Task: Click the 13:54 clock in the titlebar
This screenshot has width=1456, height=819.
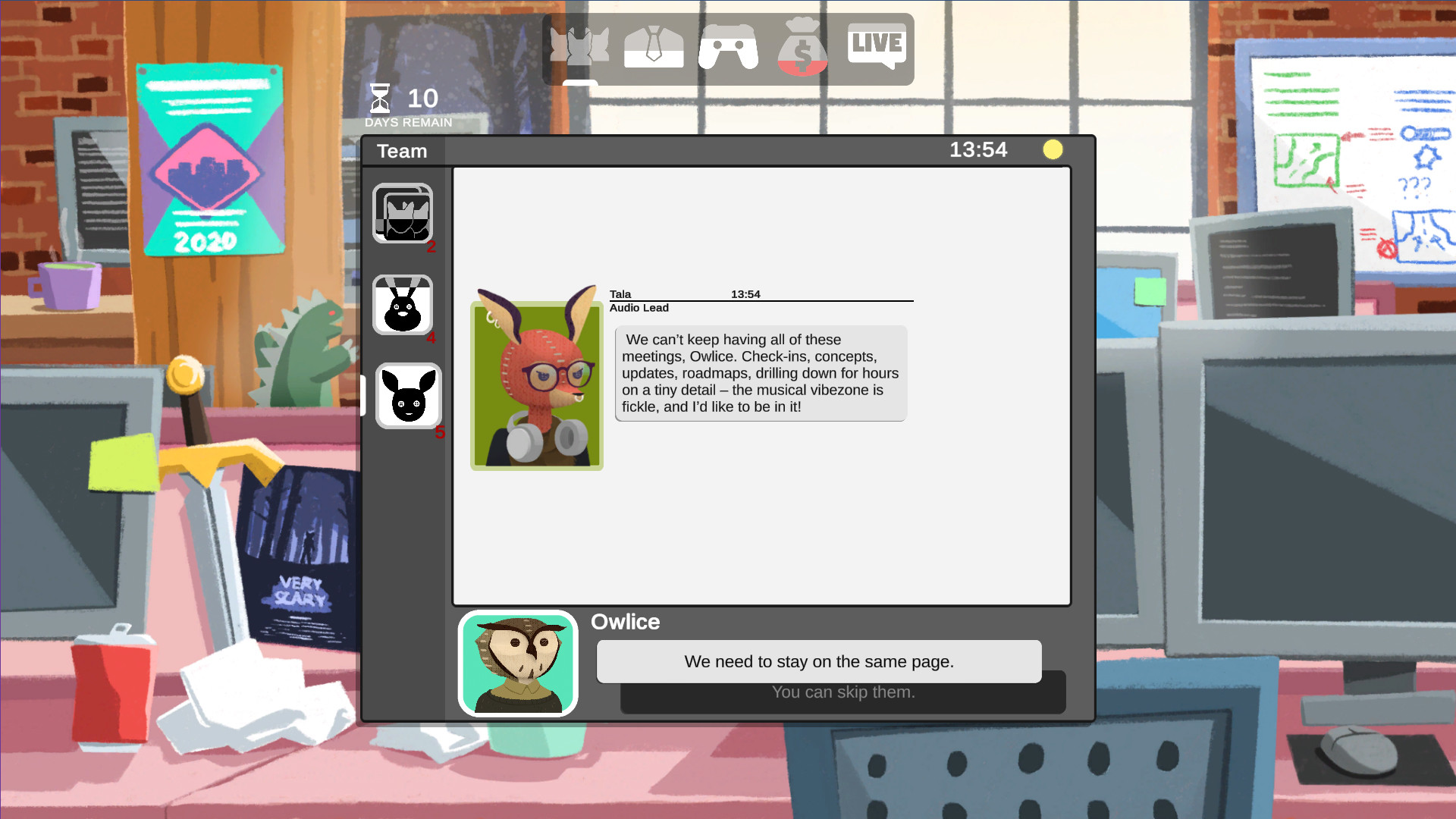Action: click(x=979, y=149)
